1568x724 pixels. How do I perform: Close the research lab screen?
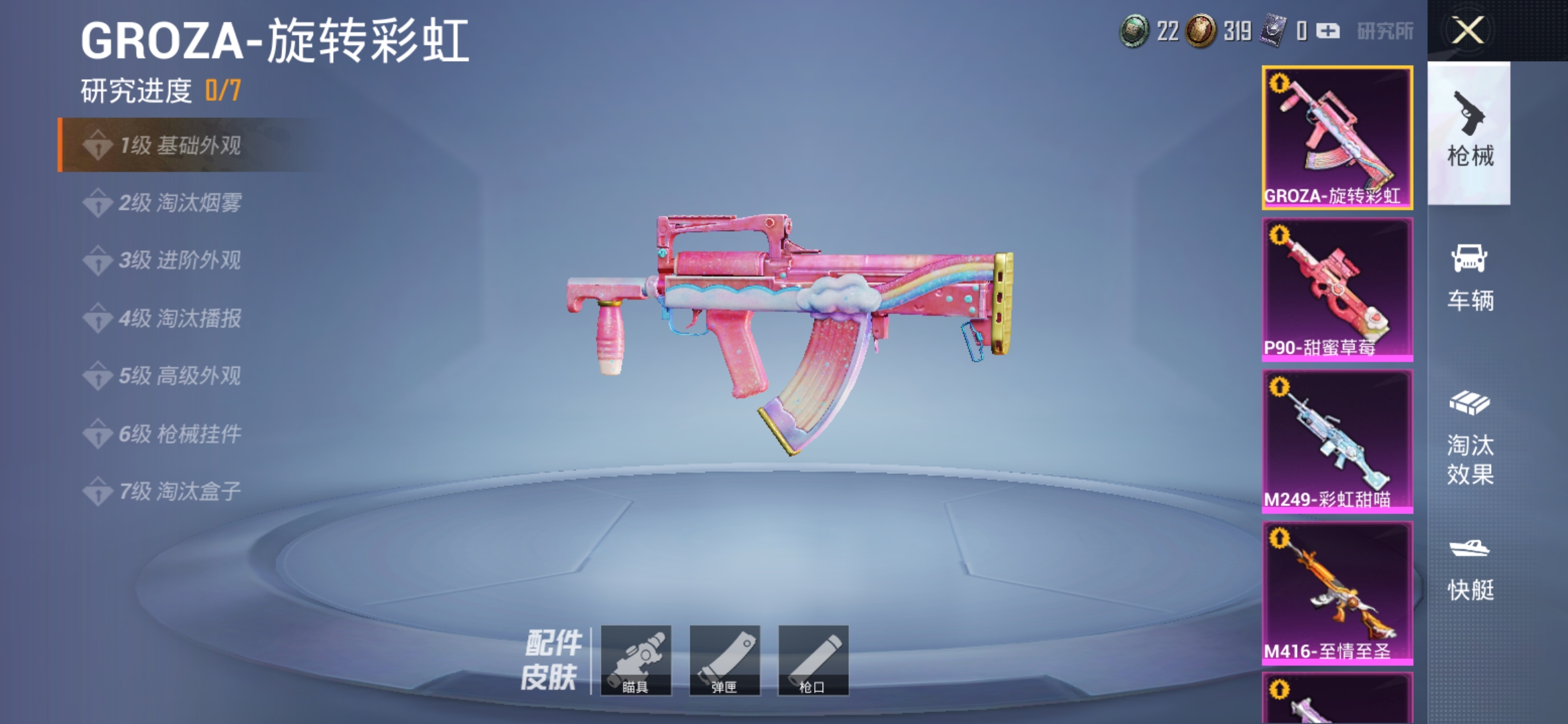point(1467,31)
